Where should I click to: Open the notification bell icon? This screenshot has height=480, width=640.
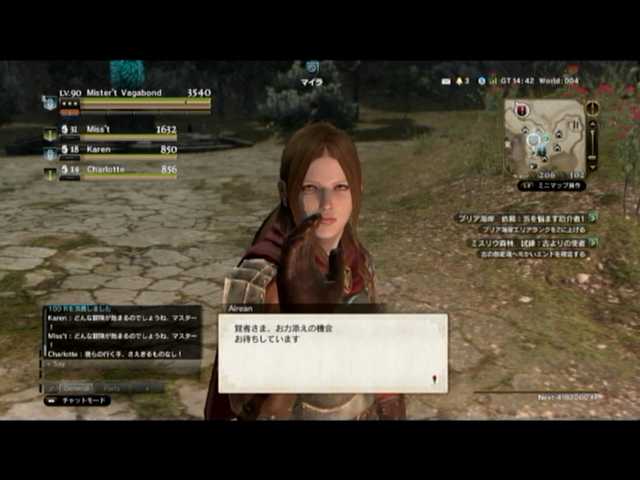pyautogui.click(x=460, y=80)
